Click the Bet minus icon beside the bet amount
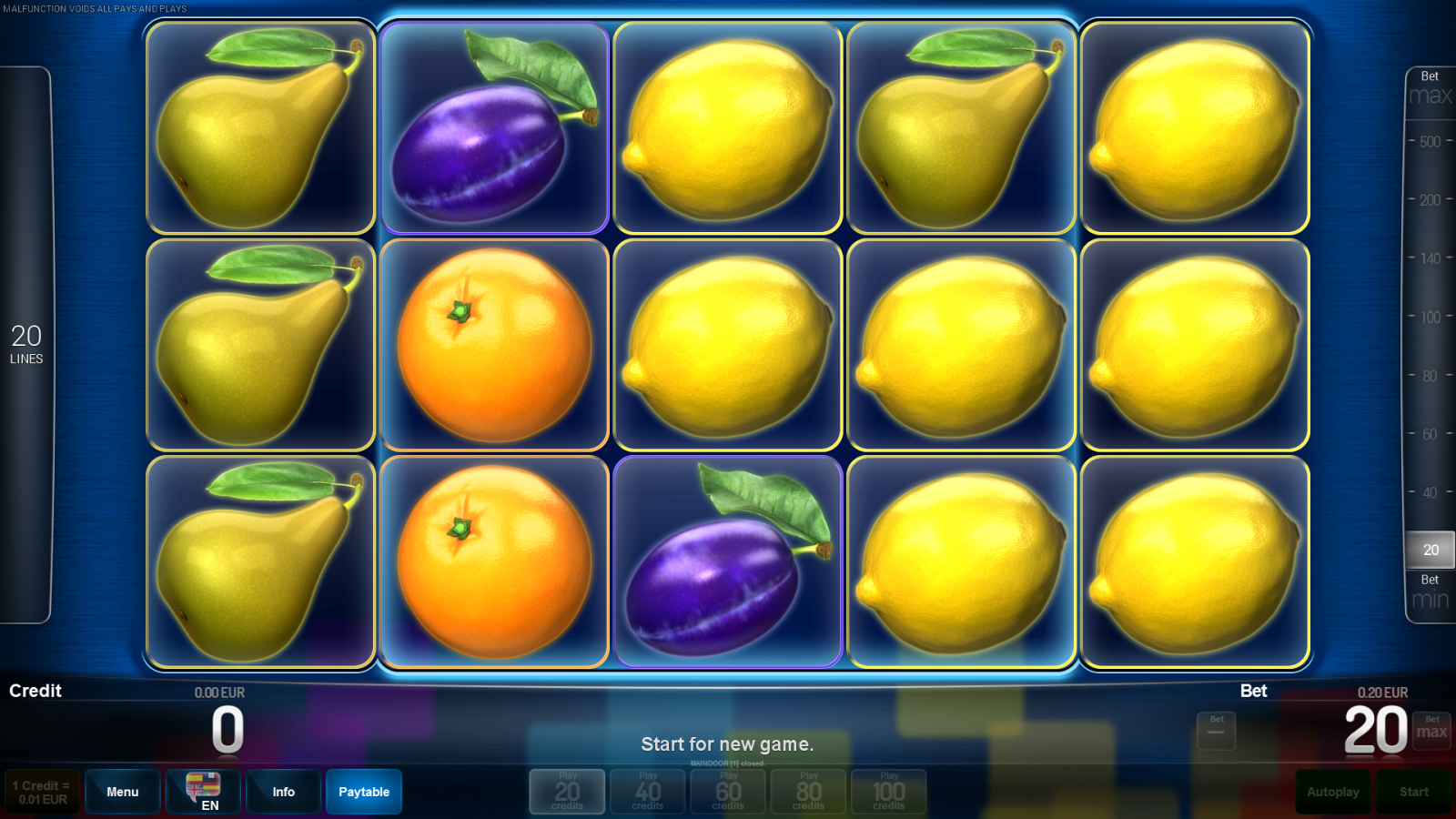This screenshot has width=1456, height=819. [1216, 728]
